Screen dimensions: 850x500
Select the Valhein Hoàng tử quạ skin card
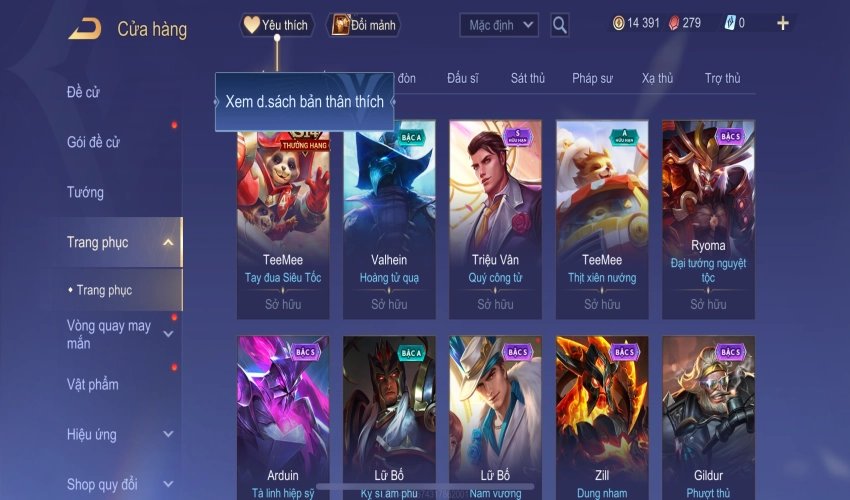point(389,215)
